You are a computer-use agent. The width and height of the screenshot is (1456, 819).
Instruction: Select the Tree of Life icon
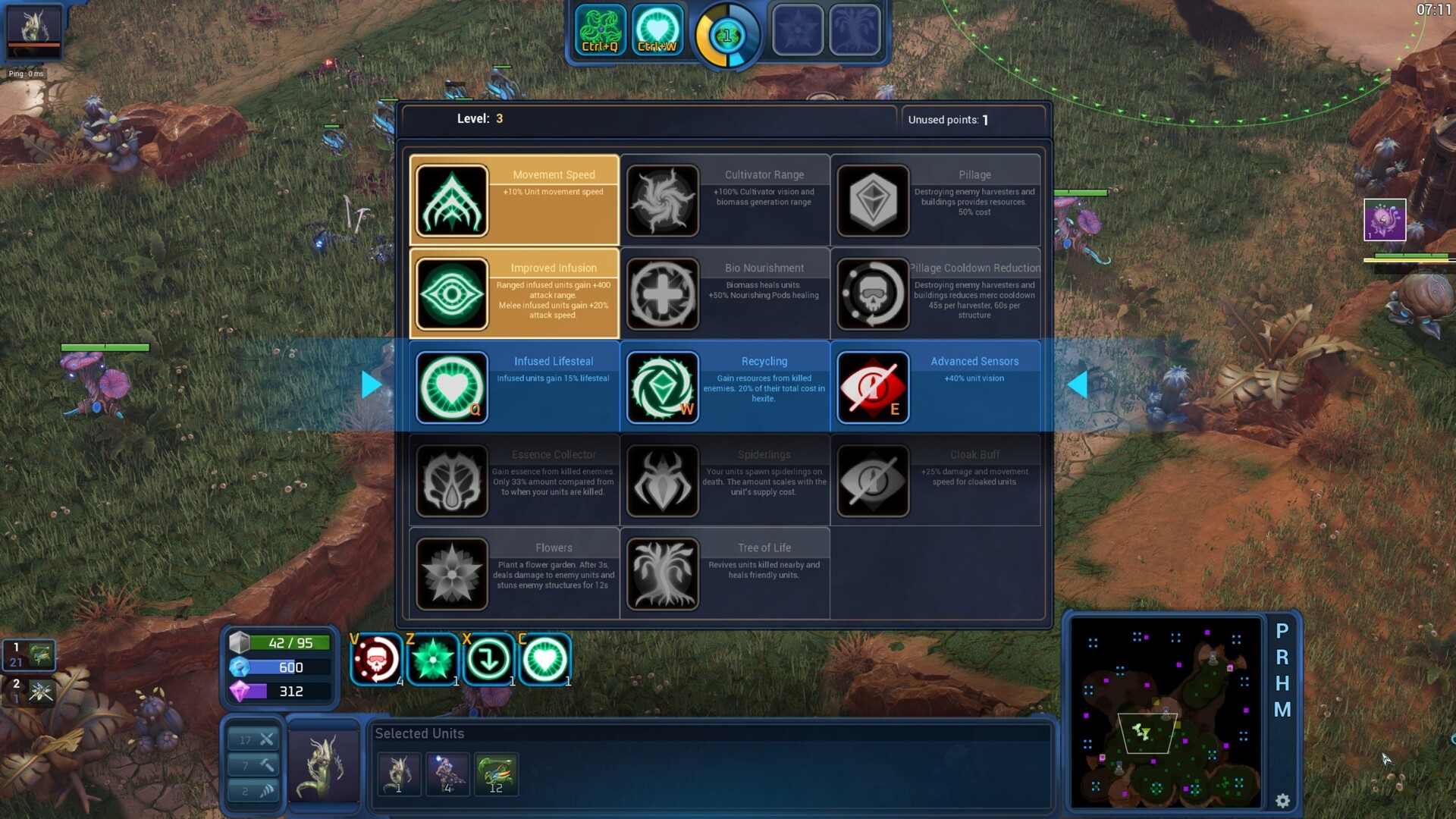[662, 574]
